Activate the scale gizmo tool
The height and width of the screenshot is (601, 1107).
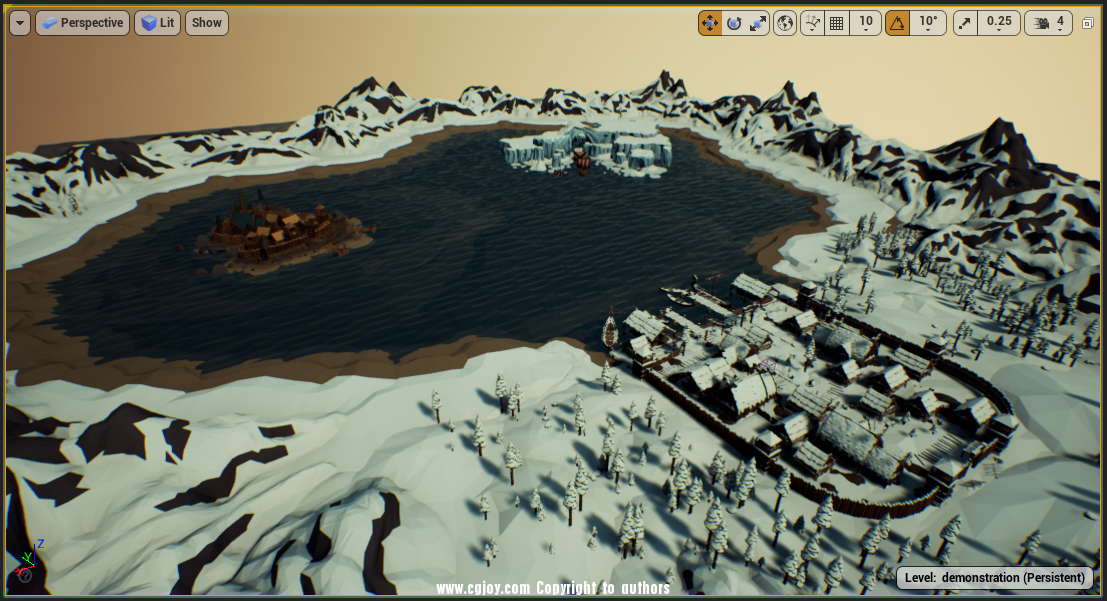758,23
